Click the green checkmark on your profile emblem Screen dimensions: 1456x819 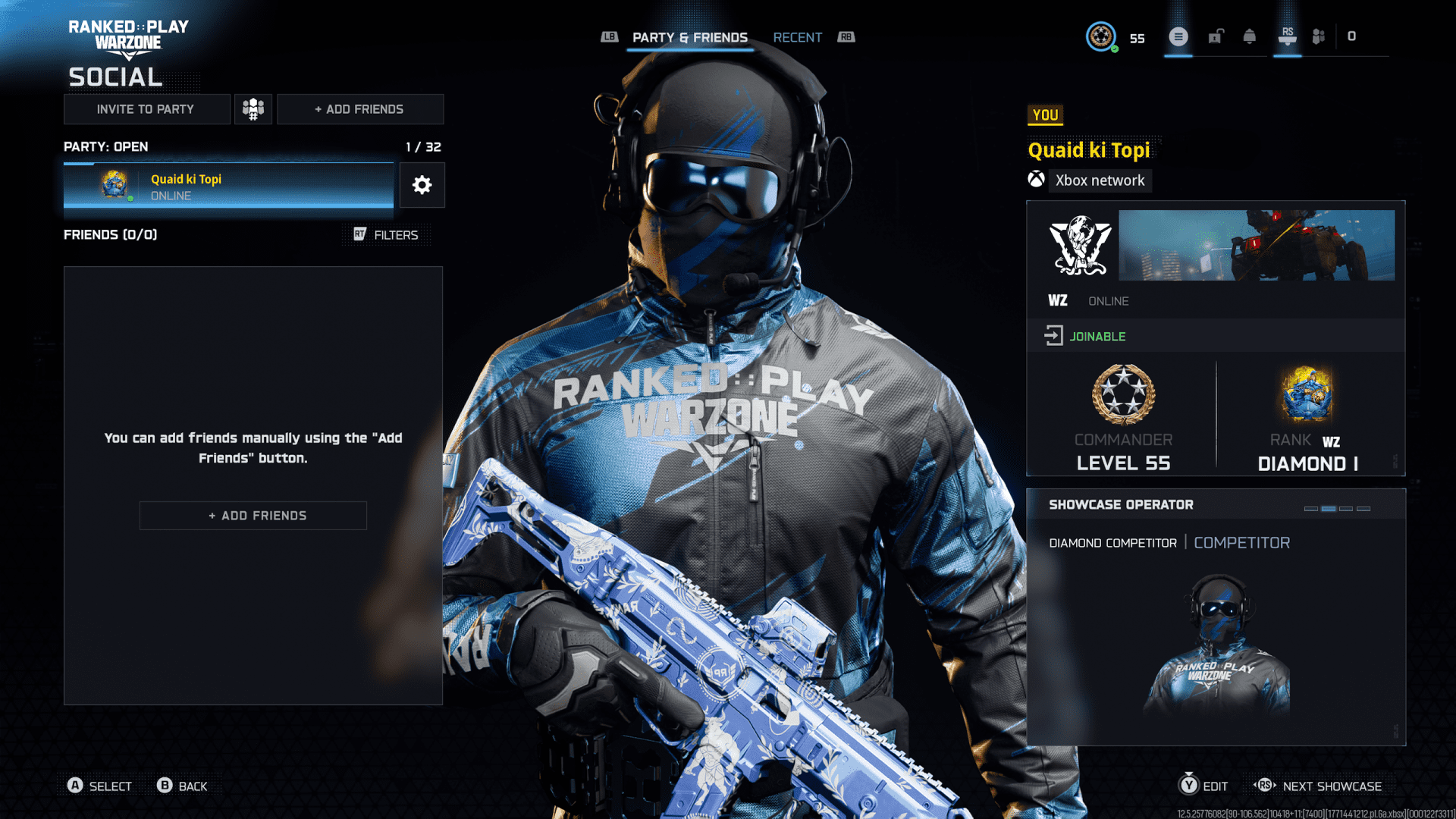coord(1115,47)
